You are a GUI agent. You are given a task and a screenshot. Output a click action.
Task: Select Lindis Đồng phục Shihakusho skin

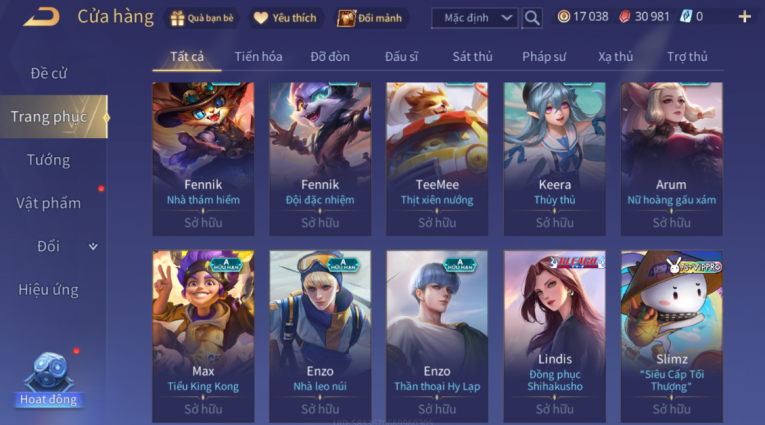click(554, 335)
